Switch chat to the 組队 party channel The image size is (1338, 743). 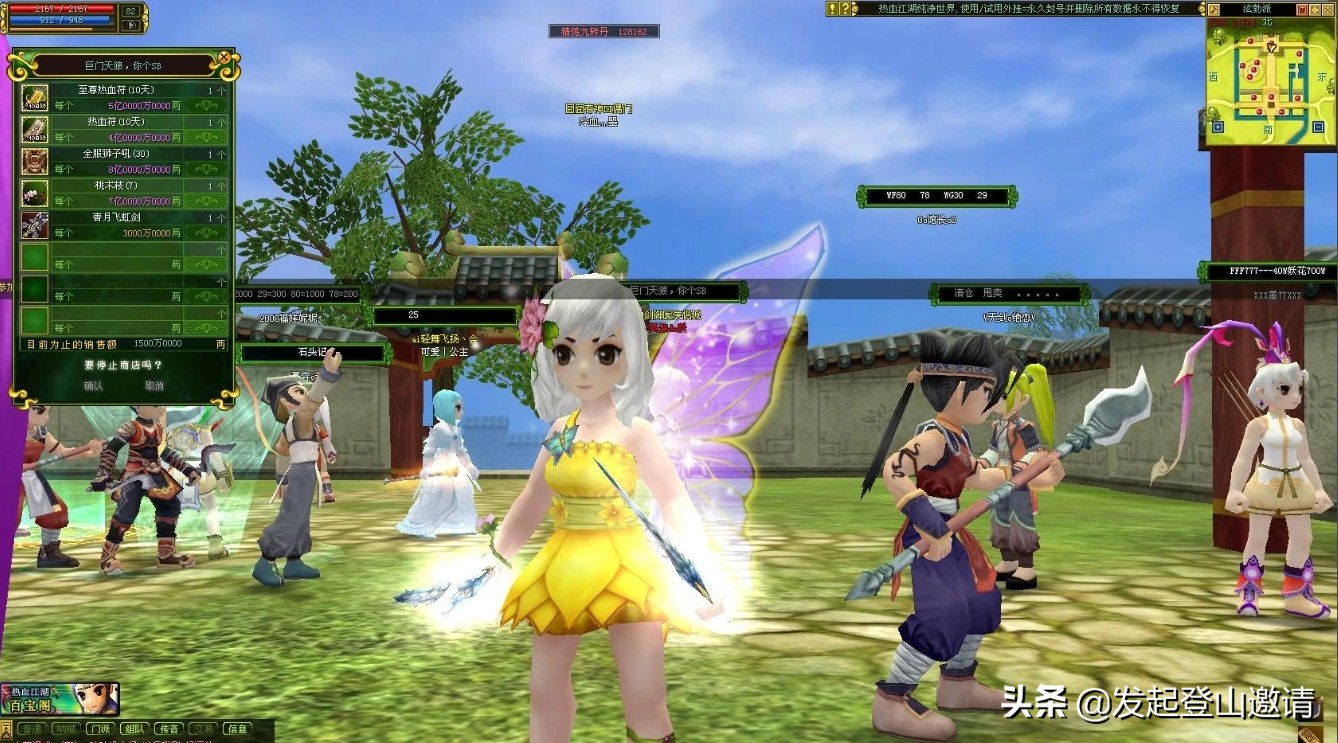click(134, 729)
